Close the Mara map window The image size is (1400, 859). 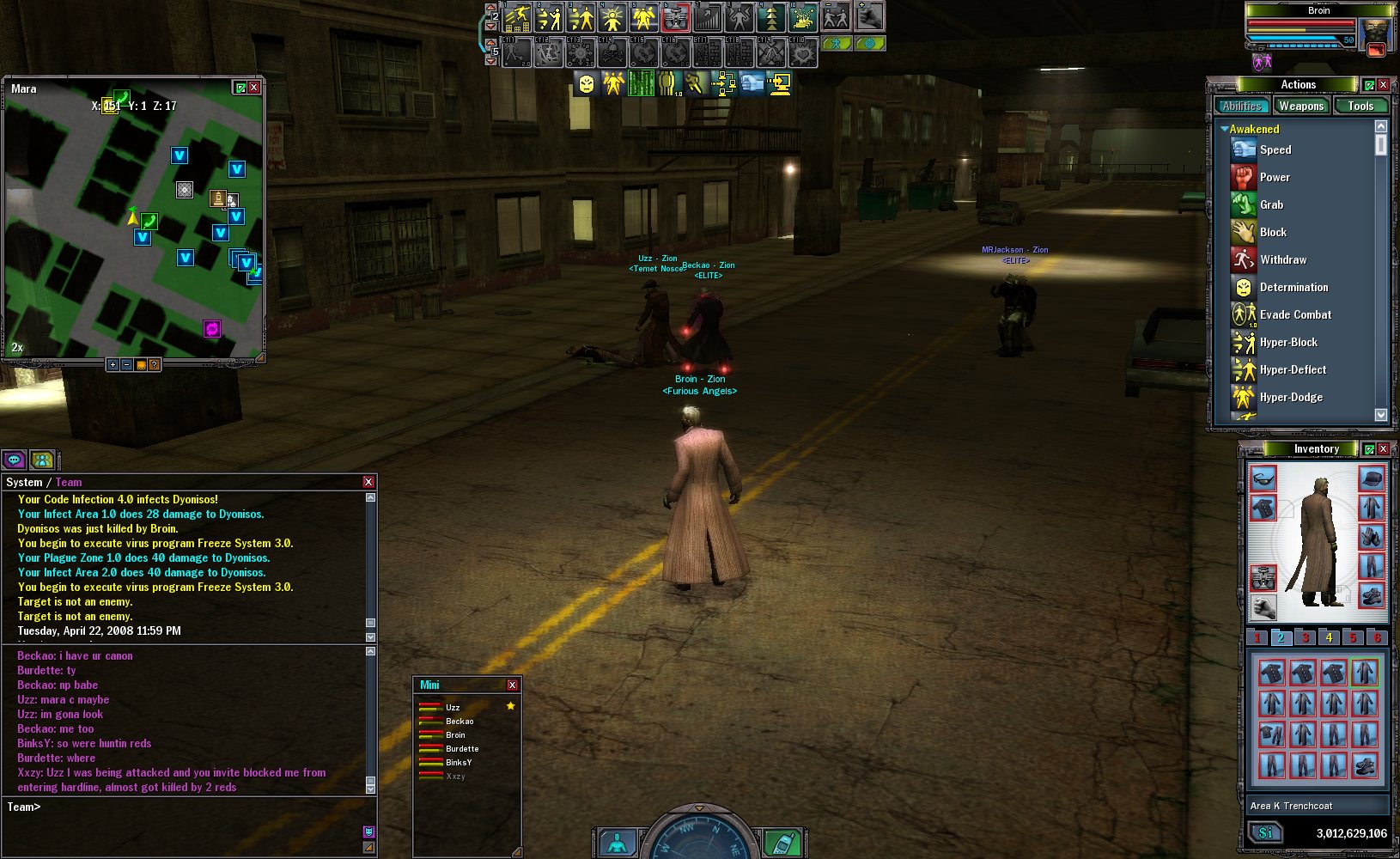254,88
